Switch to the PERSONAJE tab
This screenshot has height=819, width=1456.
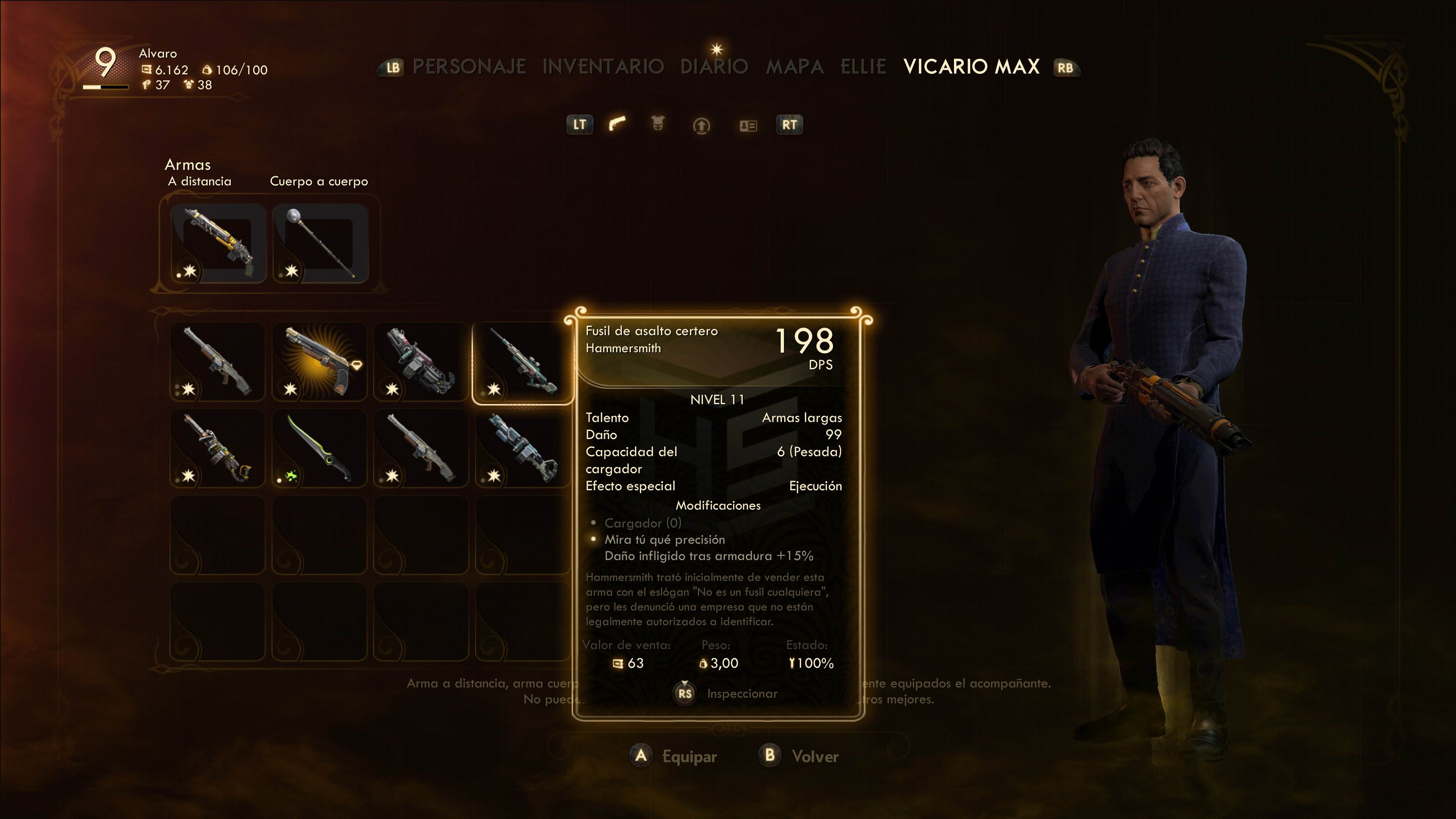[469, 67]
